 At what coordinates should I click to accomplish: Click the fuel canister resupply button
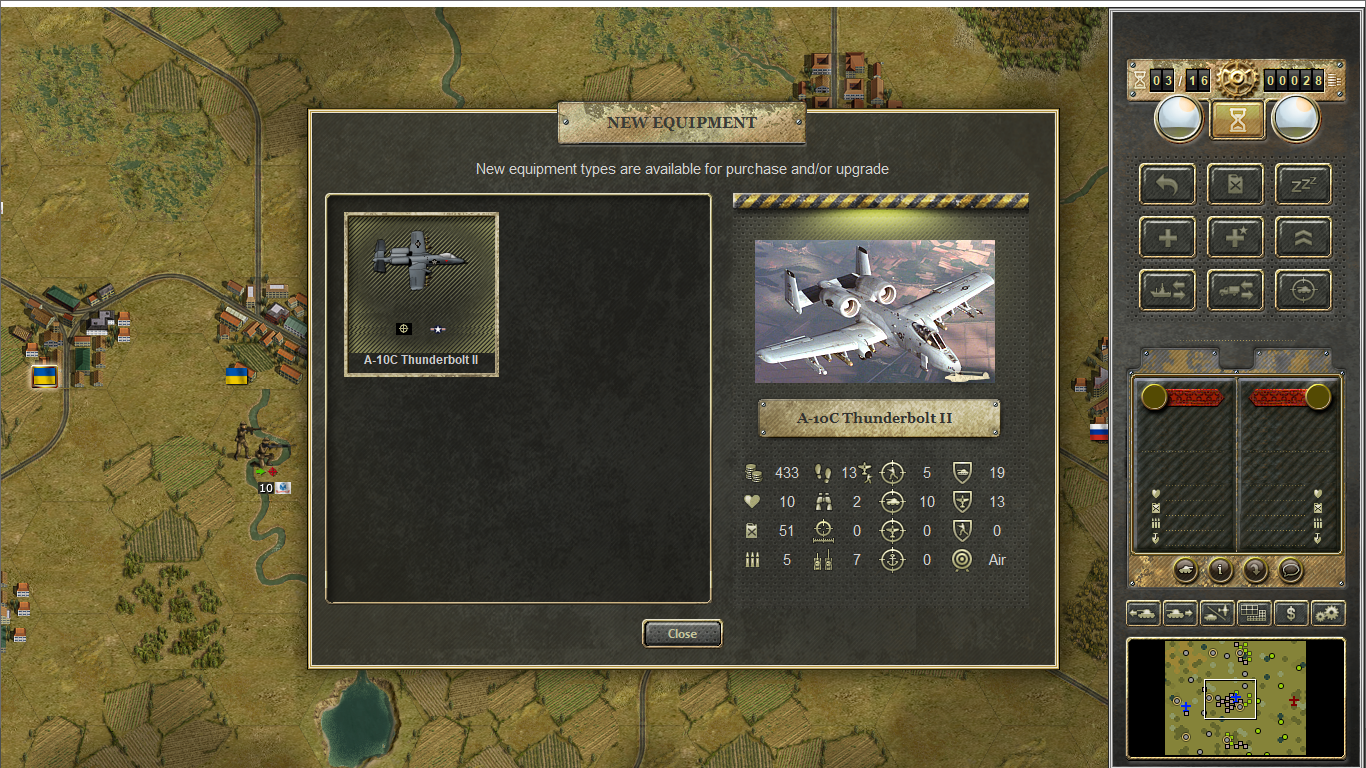point(1235,184)
